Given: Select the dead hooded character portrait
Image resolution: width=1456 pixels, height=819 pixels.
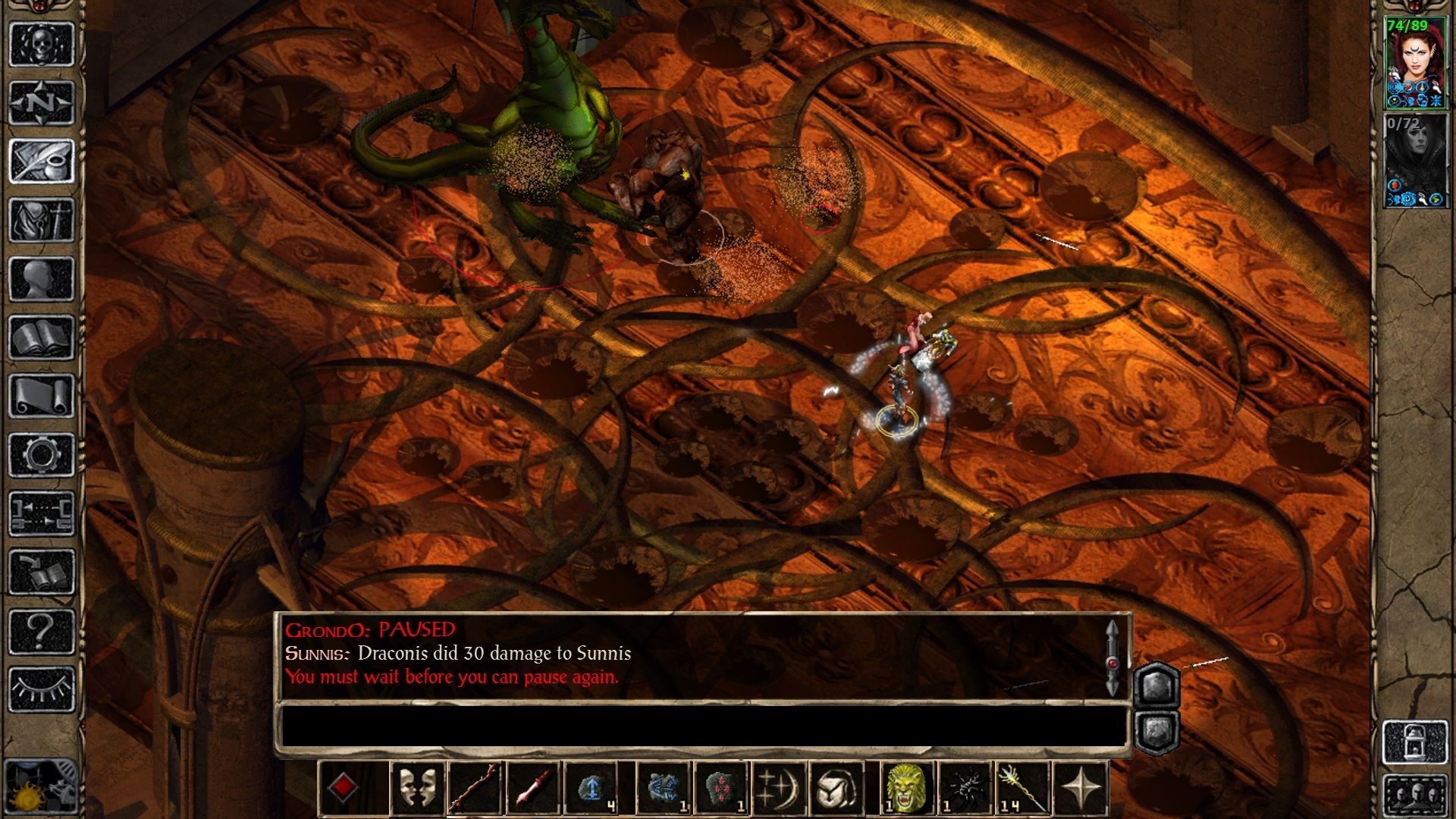Looking at the screenshot, I should click(x=1415, y=159).
